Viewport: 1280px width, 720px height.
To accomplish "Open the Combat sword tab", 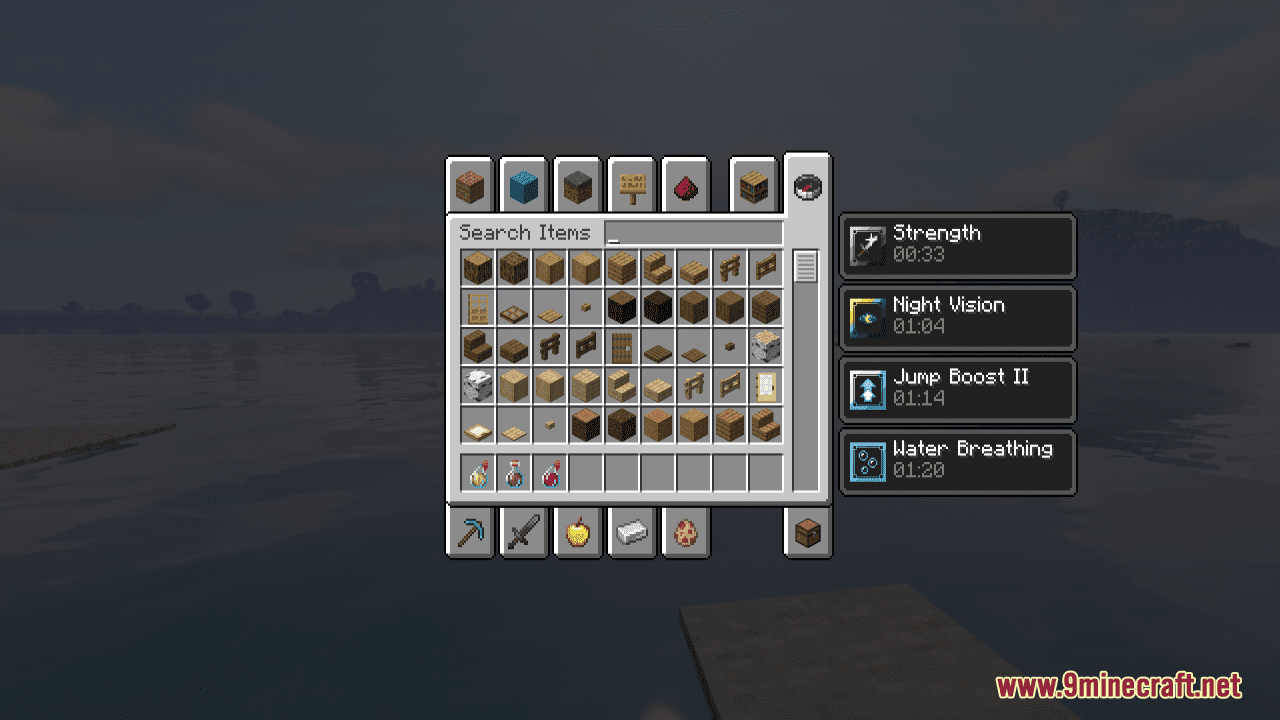I will (523, 532).
